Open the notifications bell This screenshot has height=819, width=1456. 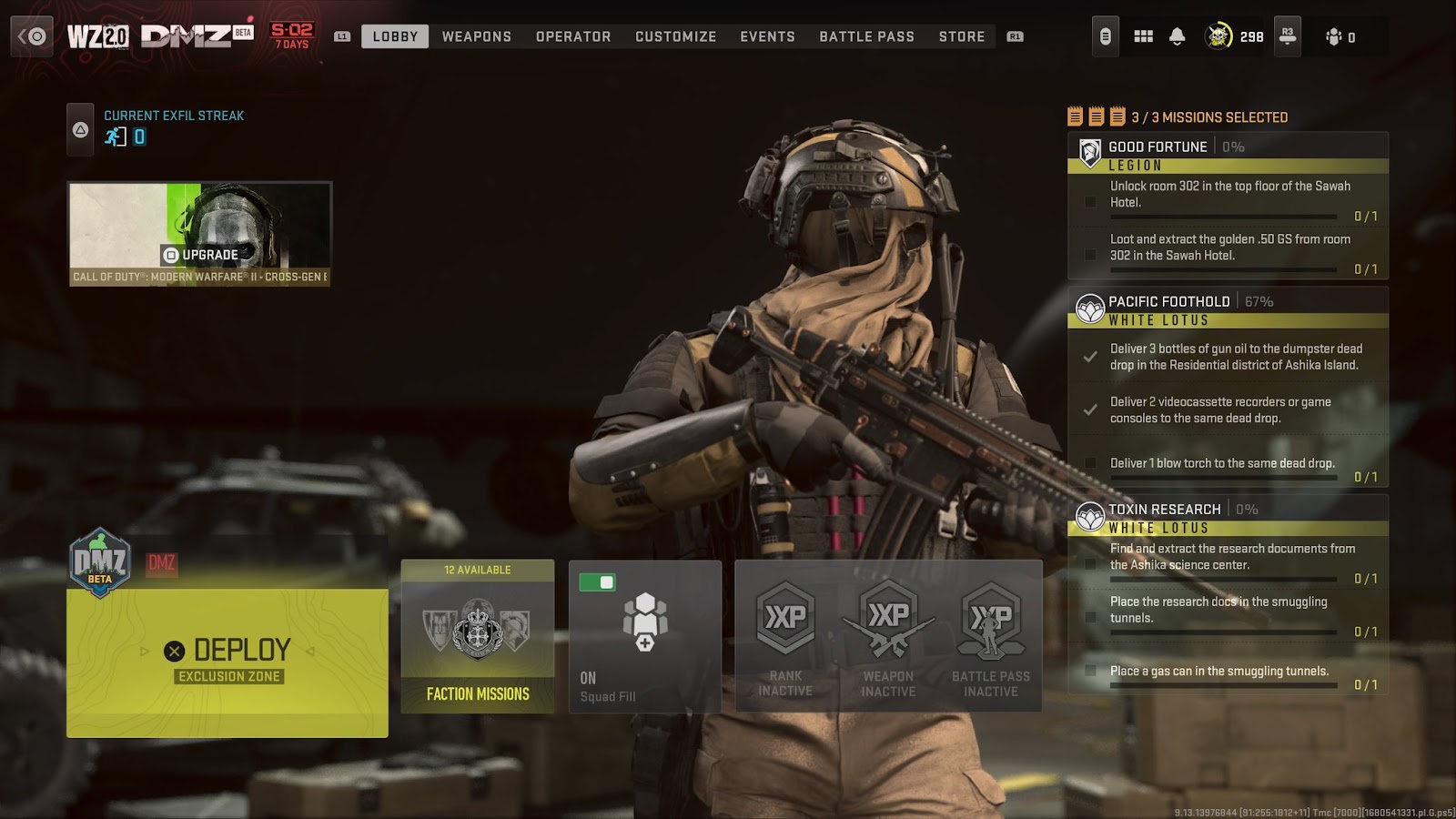(x=1177, y=36)
